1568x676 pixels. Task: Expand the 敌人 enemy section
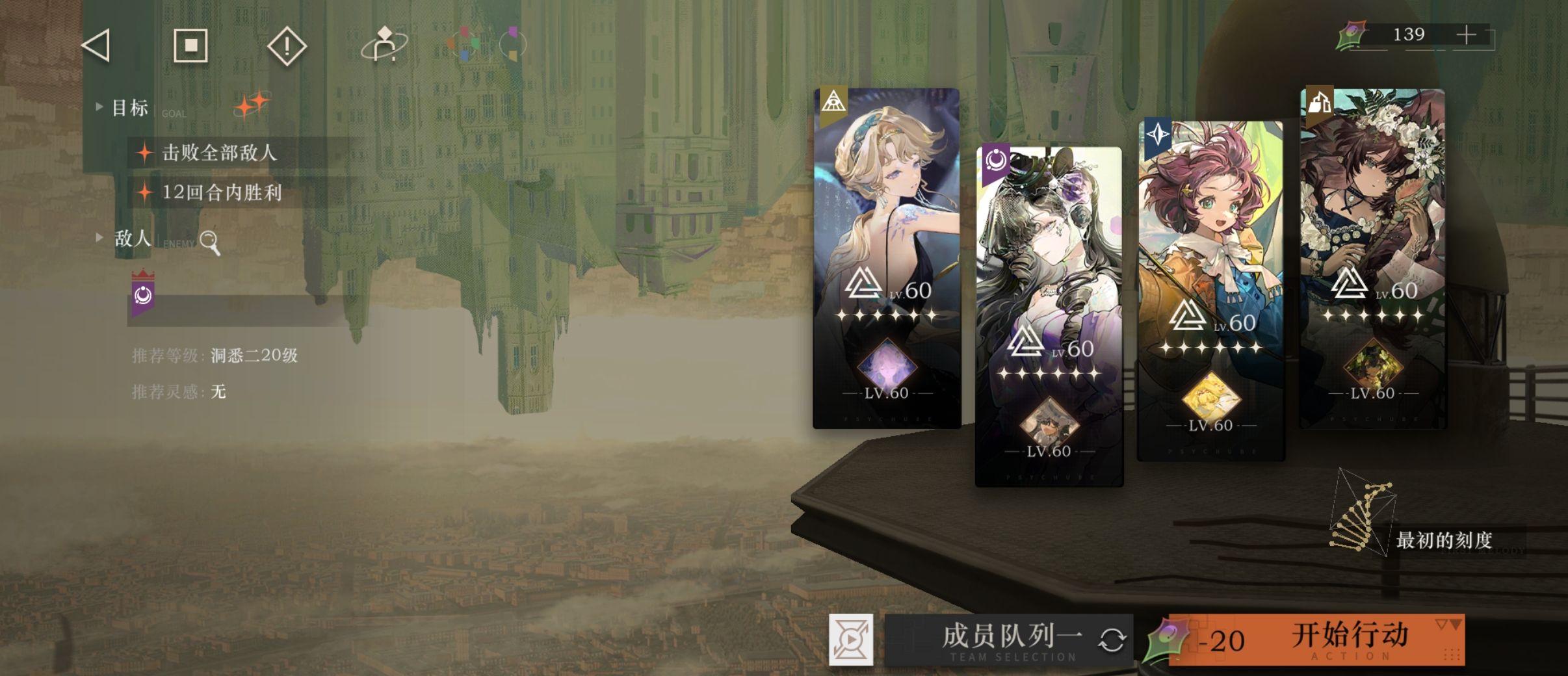click(x=99, y=238)
